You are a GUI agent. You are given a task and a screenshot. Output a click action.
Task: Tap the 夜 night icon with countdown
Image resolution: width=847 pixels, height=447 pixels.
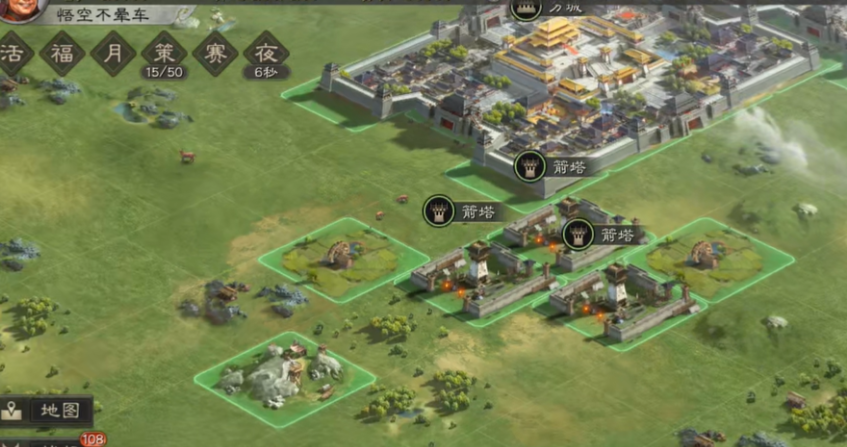[x=266, y=54]
